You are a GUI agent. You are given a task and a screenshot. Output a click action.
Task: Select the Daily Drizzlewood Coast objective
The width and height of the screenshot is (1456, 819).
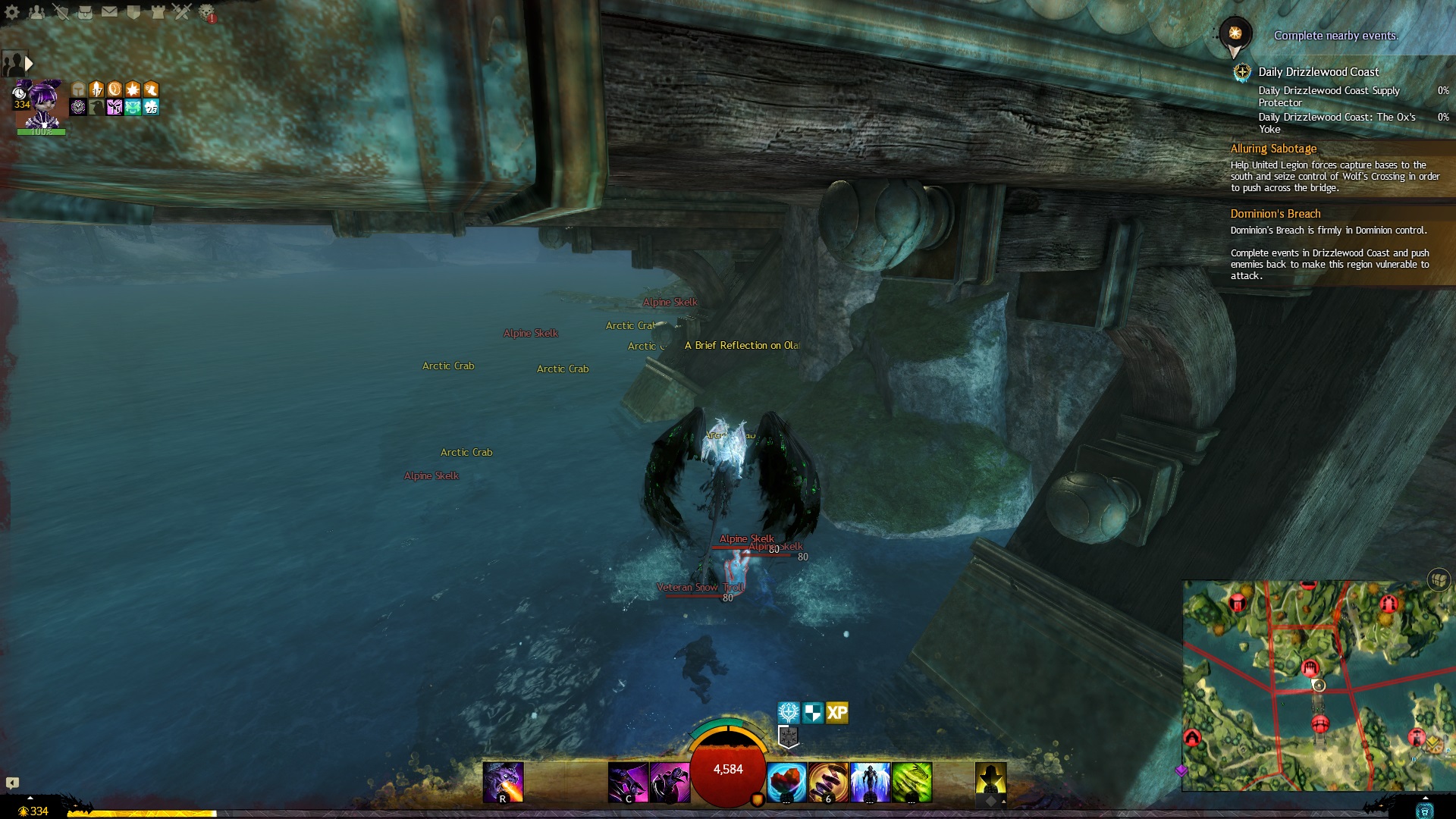coord(1318,72)
